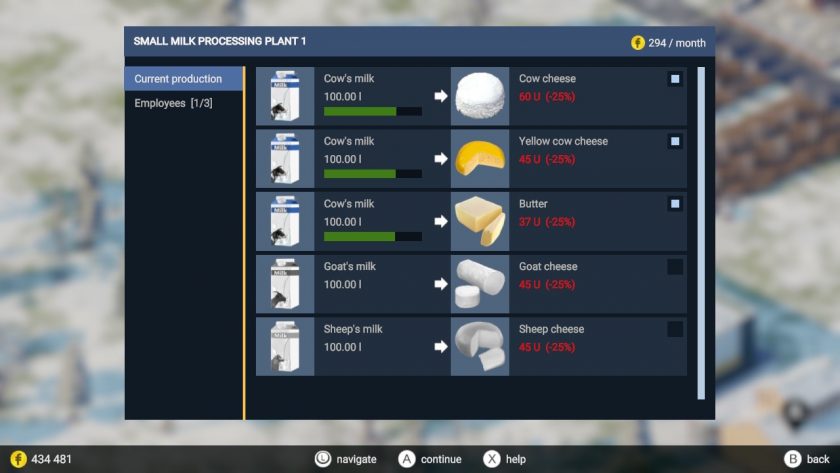The height and width of the screenshot is (473, 840).
Task: Open the Employees tab
Action: [x=174, y=103]
